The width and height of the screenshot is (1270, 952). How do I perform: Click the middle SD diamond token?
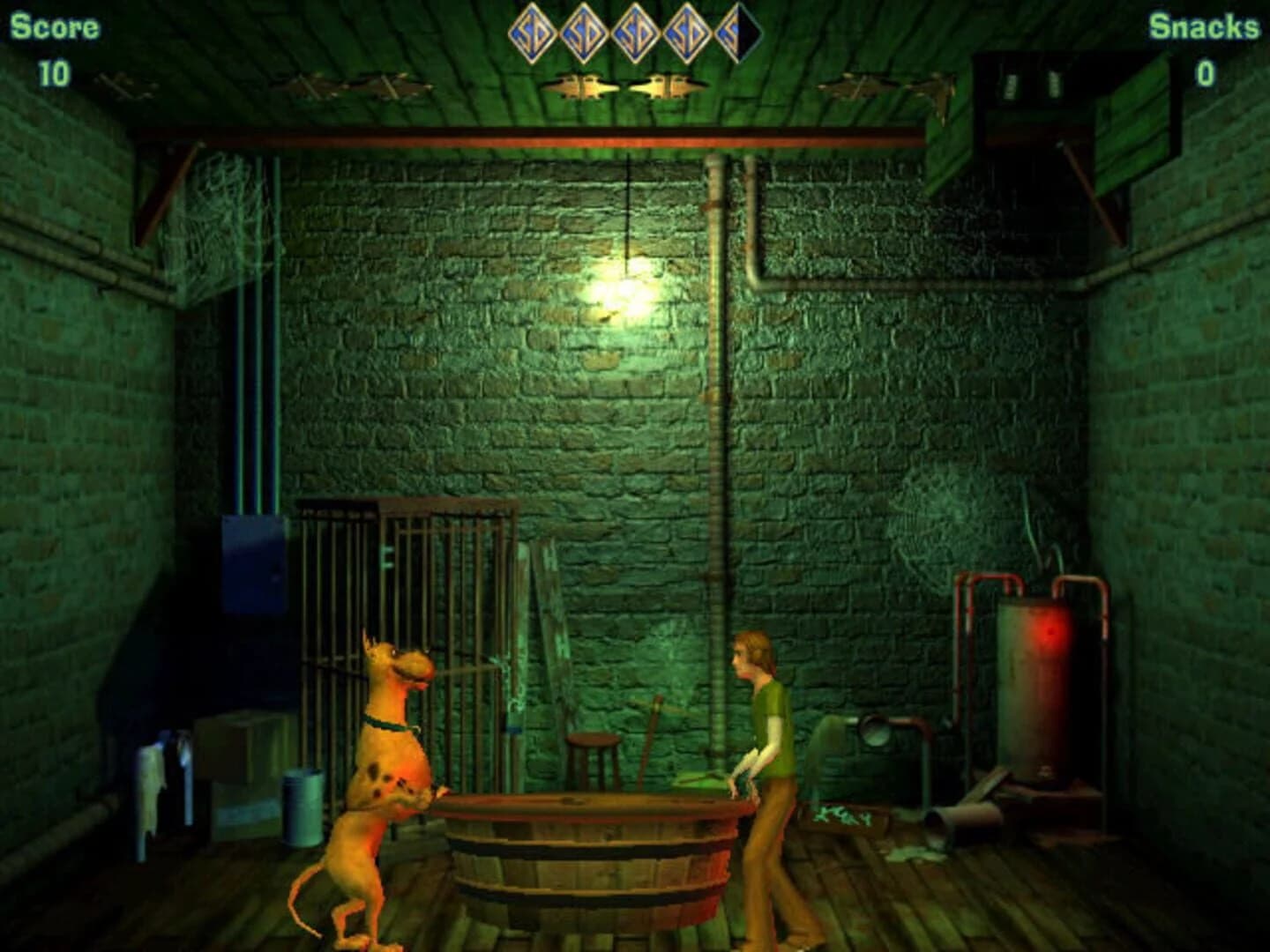coord(635,32)
